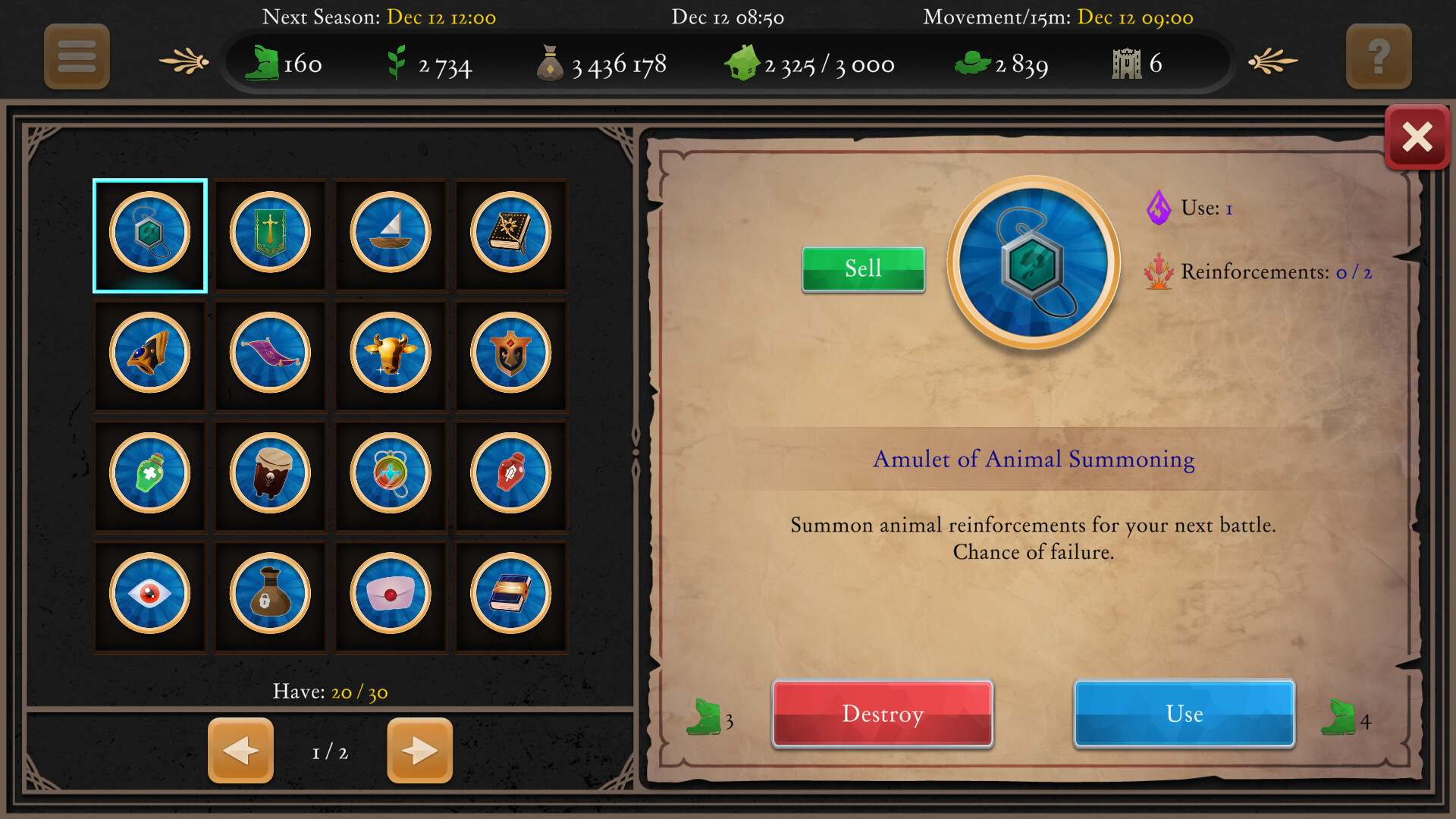
Task: Open the hamburger menu
Action: tap(76, 57)
